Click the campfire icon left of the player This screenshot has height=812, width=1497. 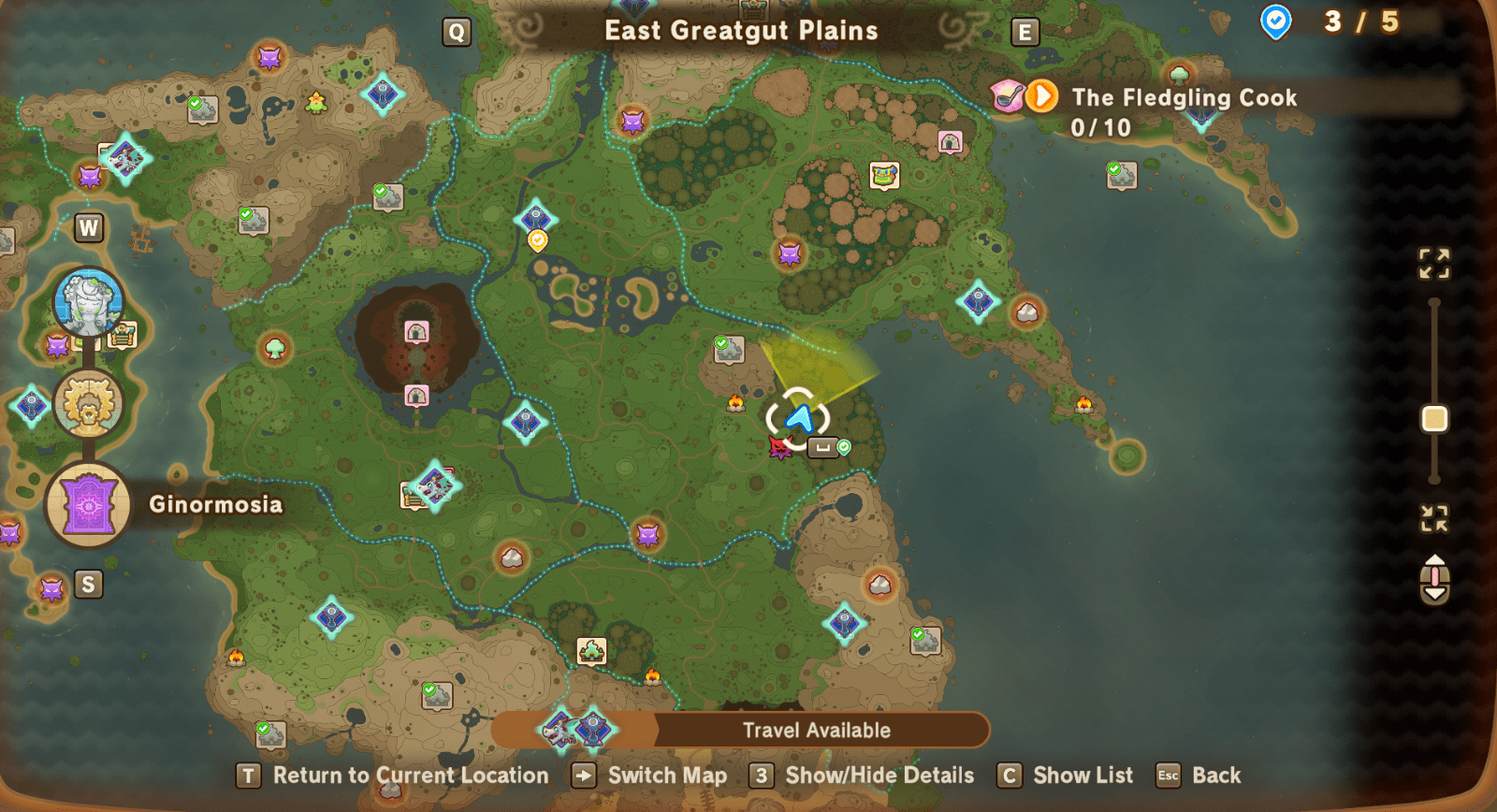pyautogui.click(x=737, y=404)
